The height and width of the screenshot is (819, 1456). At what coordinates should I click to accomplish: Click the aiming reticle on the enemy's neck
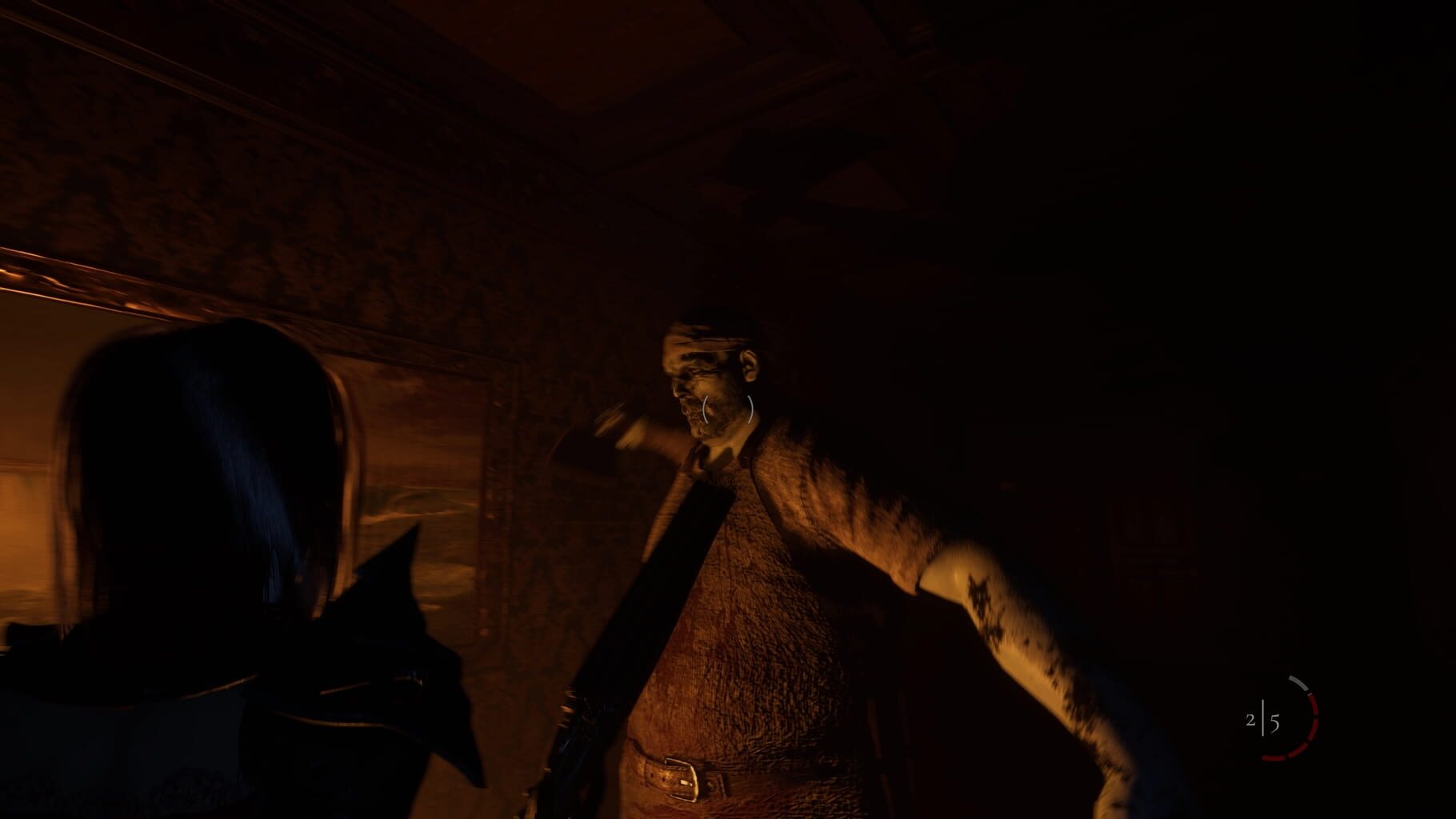tap(728, 409)
